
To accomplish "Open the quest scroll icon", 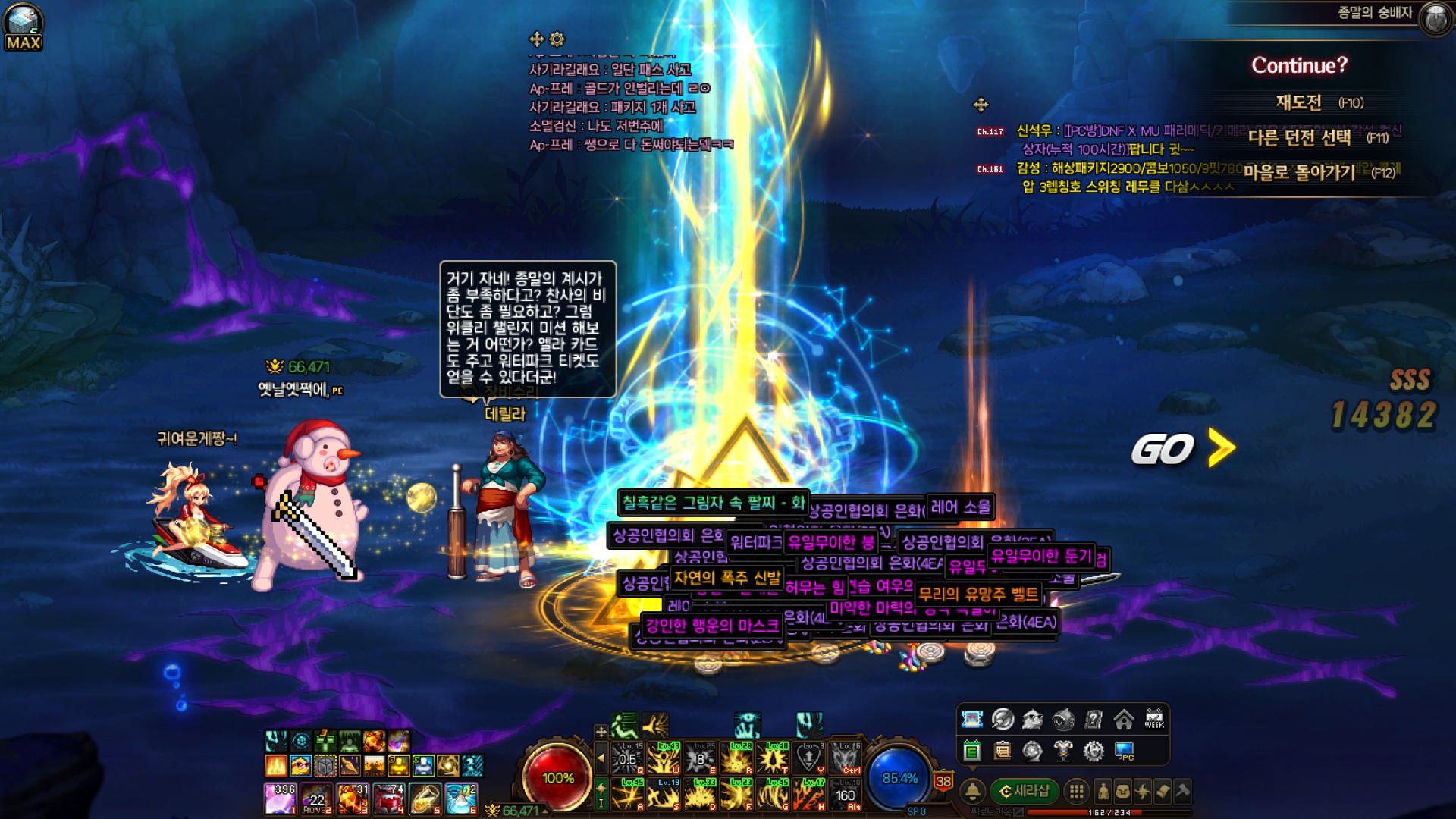I will tap(1163, 792).
